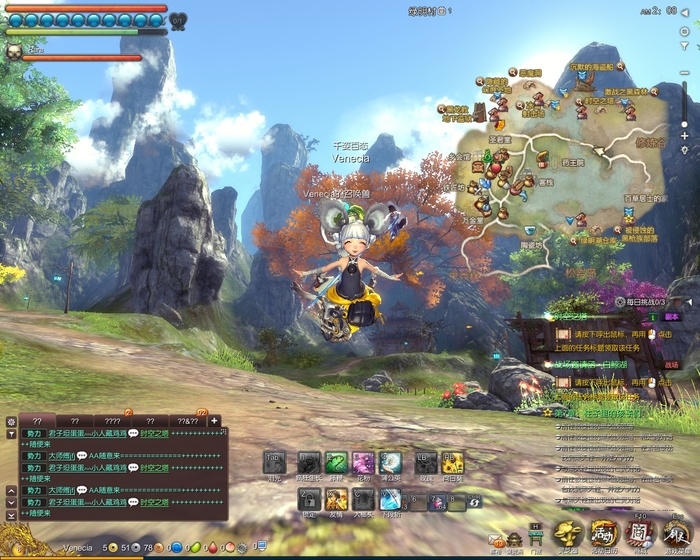
Task: Collapse the map with the arrow button
Action: point(686,12)
